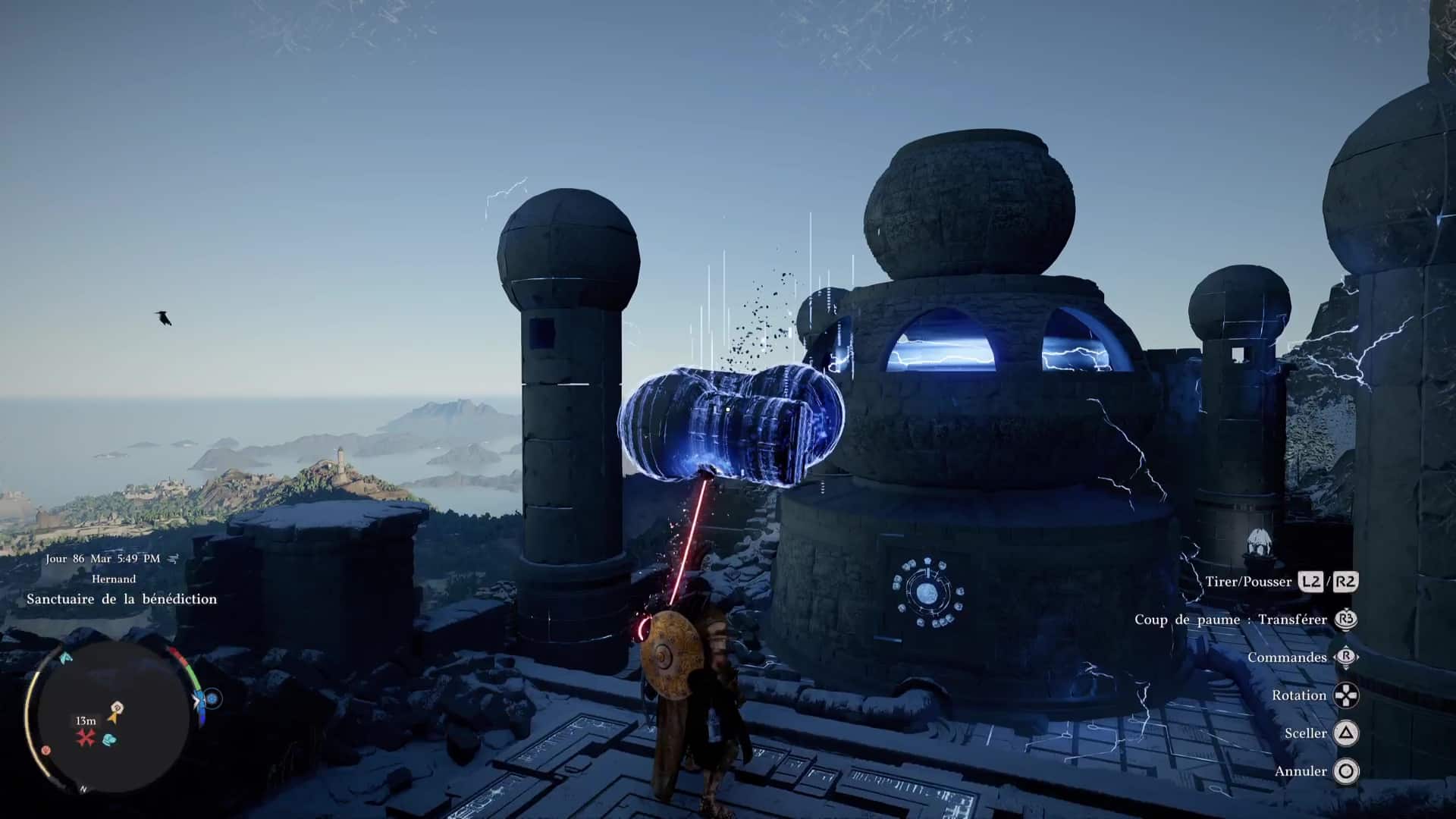This screenshot has height=819, width=1456.
Task: Select the blue circular icon right of minimap
Action: click(212, 698)
